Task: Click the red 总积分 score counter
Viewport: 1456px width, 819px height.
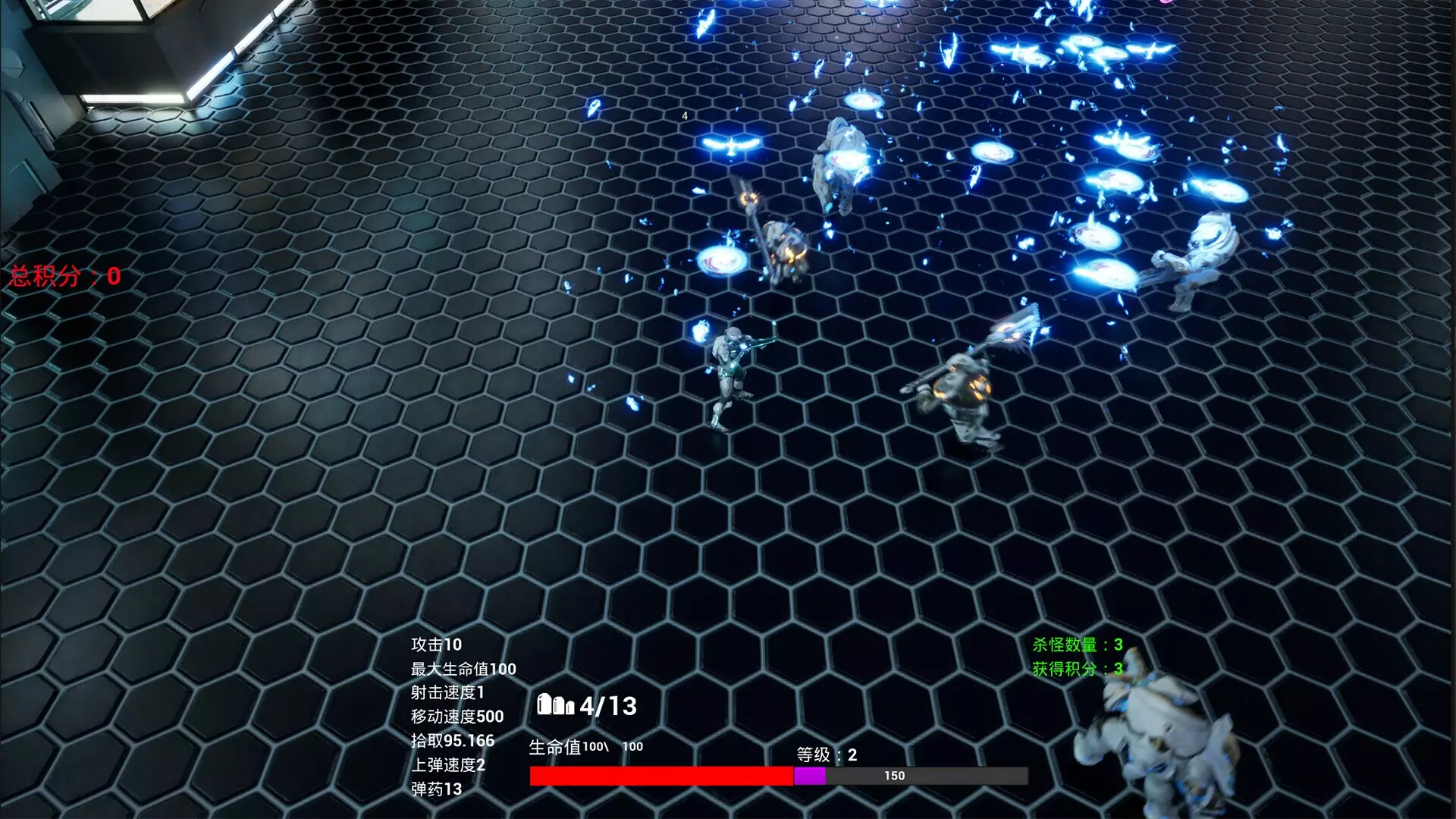Action: [61, 273]
